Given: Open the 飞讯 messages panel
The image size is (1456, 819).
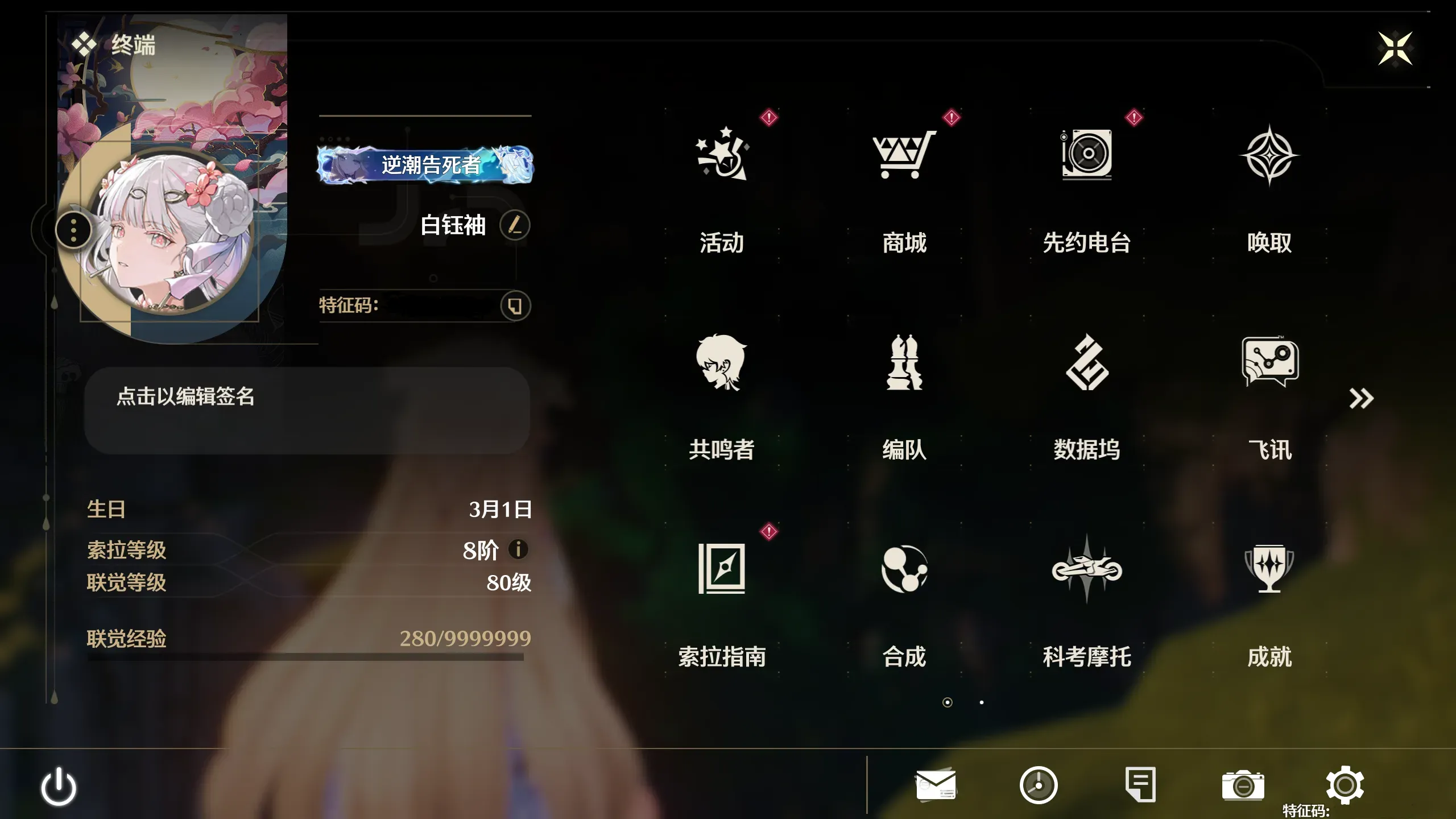Looking at the screenshot, I should pyautogui.click(x=1269, y=387).
